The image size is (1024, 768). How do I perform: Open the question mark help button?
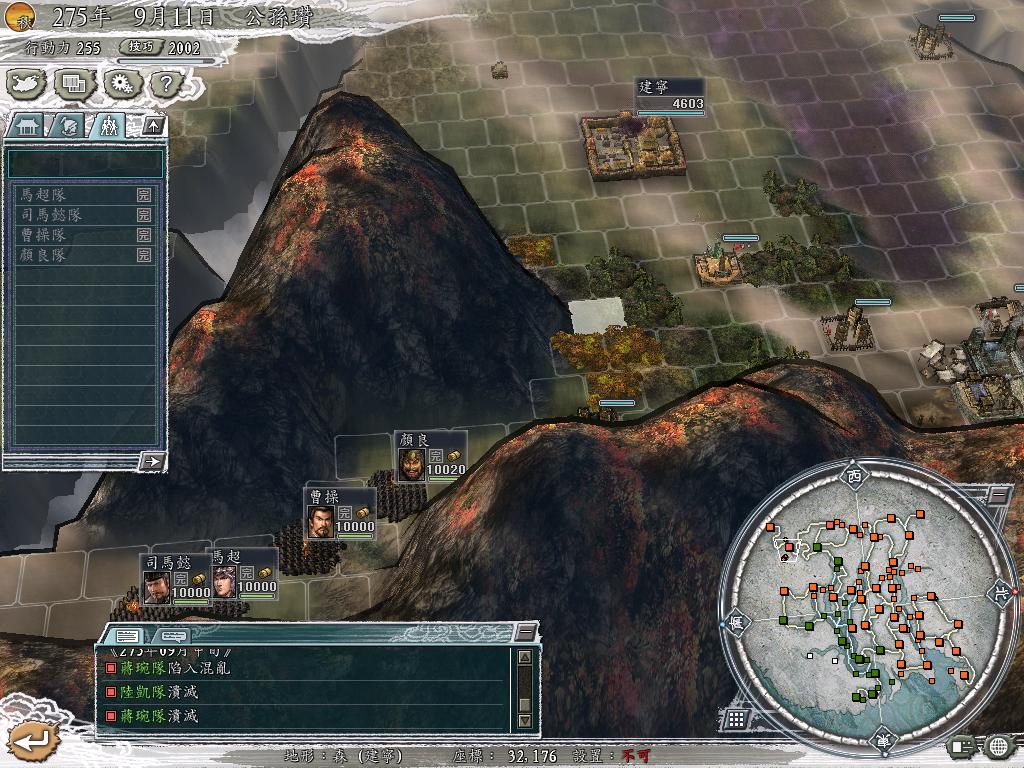[x=167, y=84]
